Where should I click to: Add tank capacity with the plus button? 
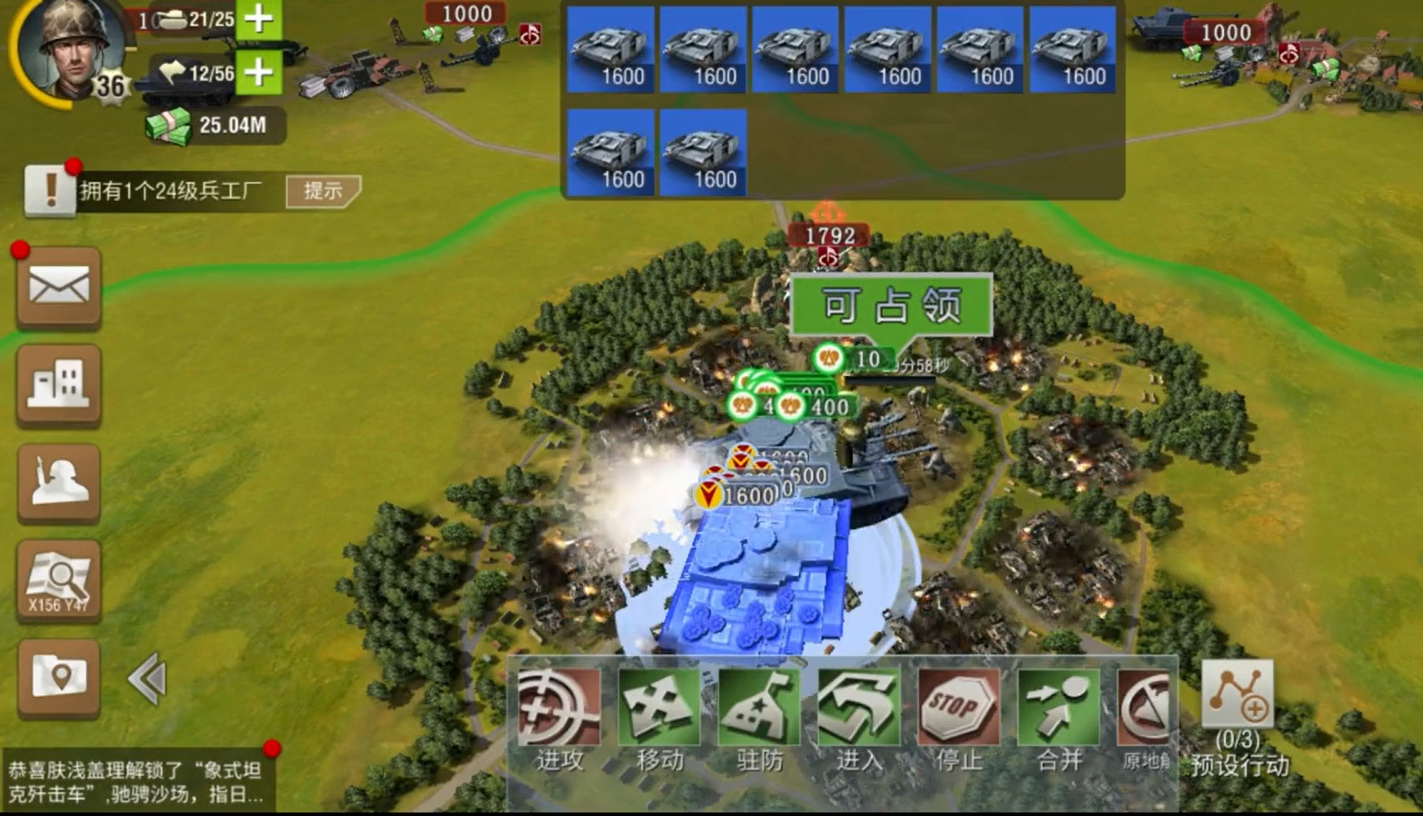pos(258,19)
